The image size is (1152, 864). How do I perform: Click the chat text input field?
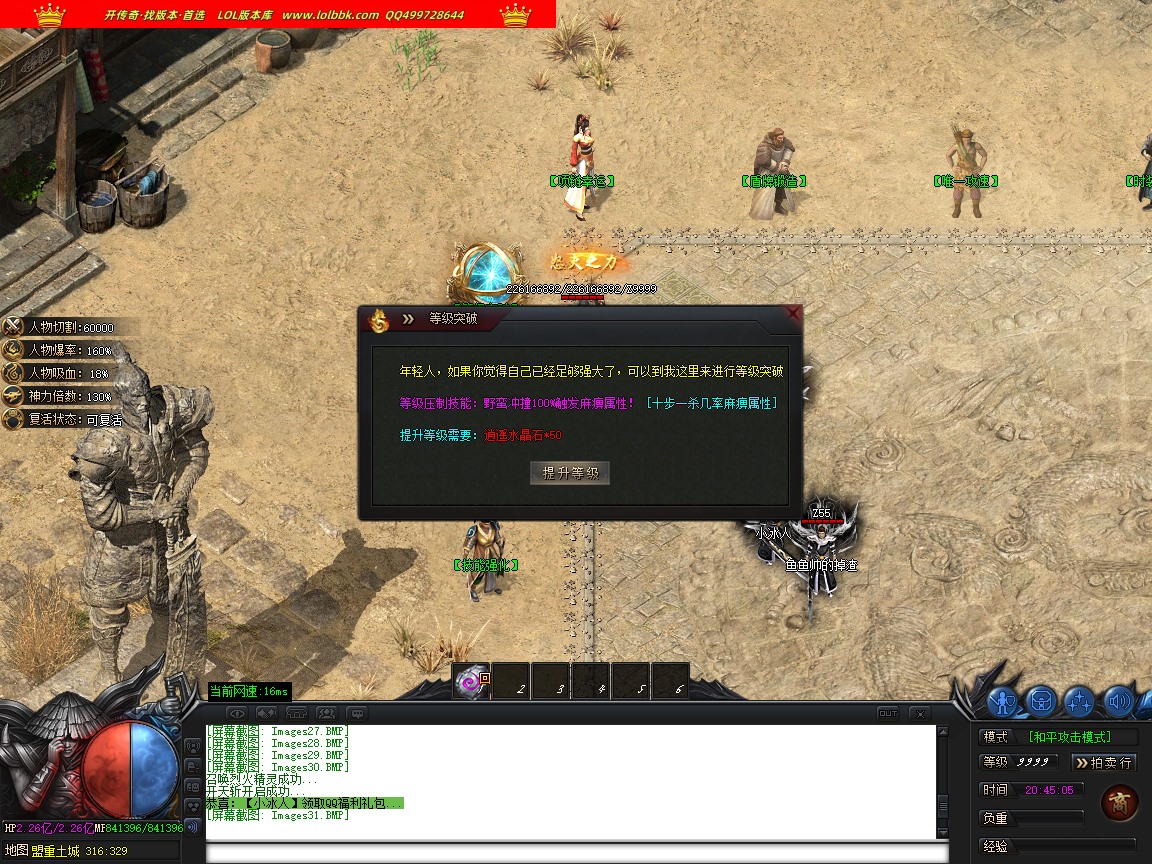[x=575, y=853]
